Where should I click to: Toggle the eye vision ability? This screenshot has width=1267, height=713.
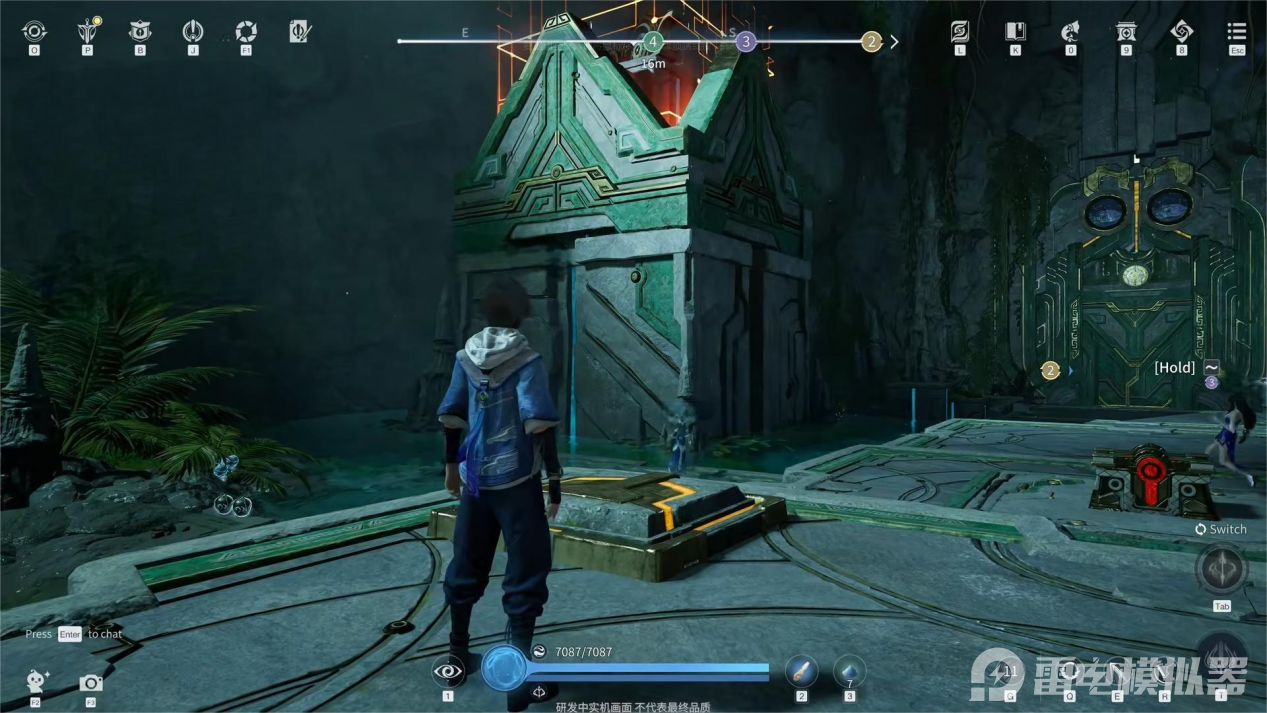(x=448, y=672)
